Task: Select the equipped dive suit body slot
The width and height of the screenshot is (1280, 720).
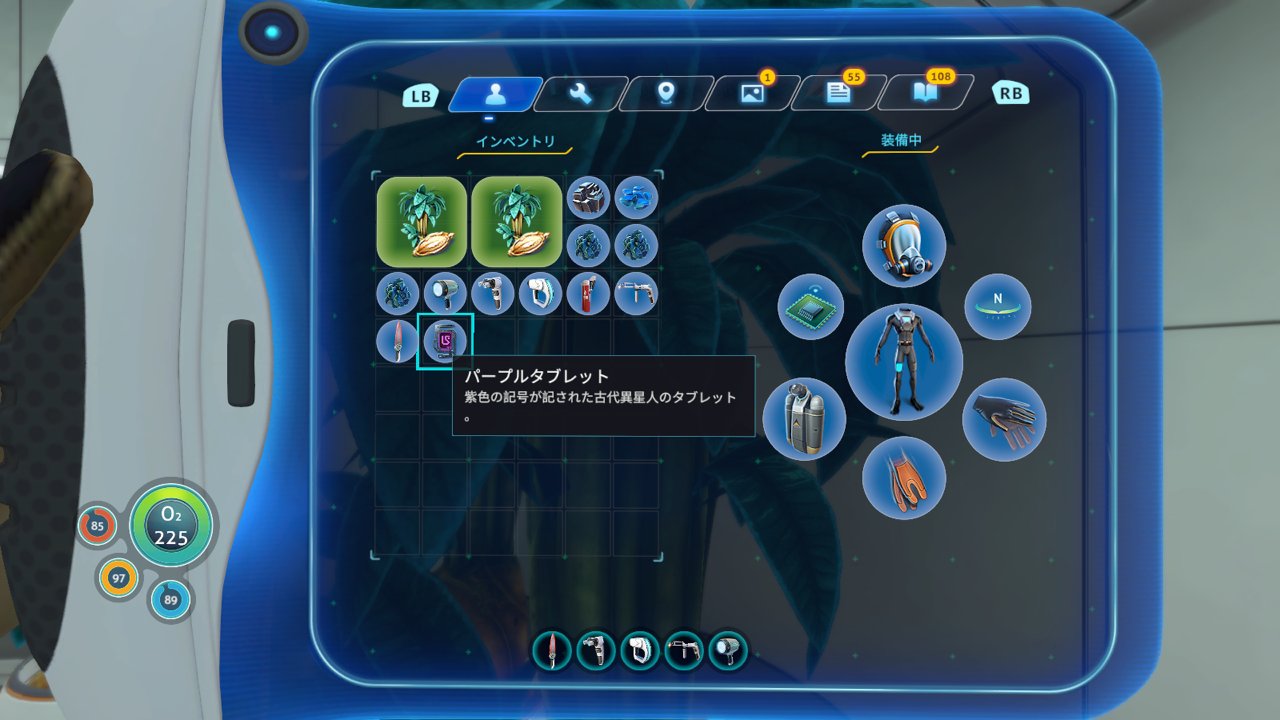Action: [903, 362]
